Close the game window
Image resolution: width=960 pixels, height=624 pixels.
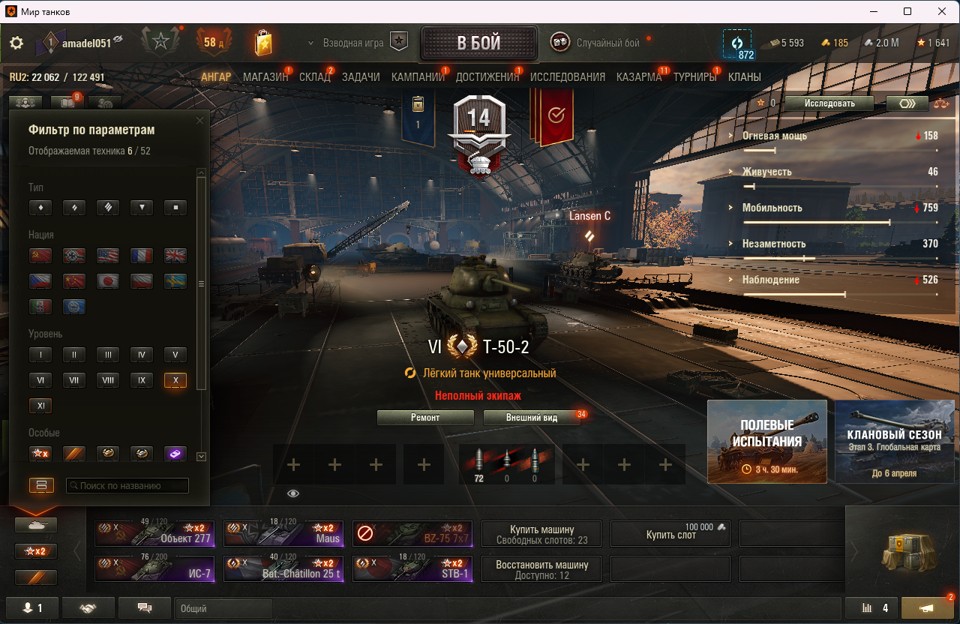936,11
